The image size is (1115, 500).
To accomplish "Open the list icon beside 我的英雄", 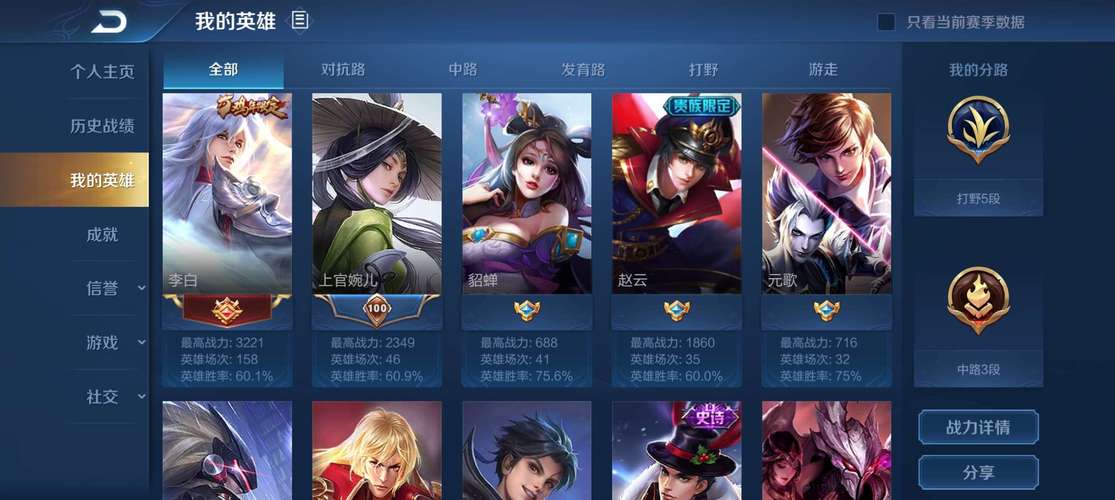I will click(x=300, y=20).
